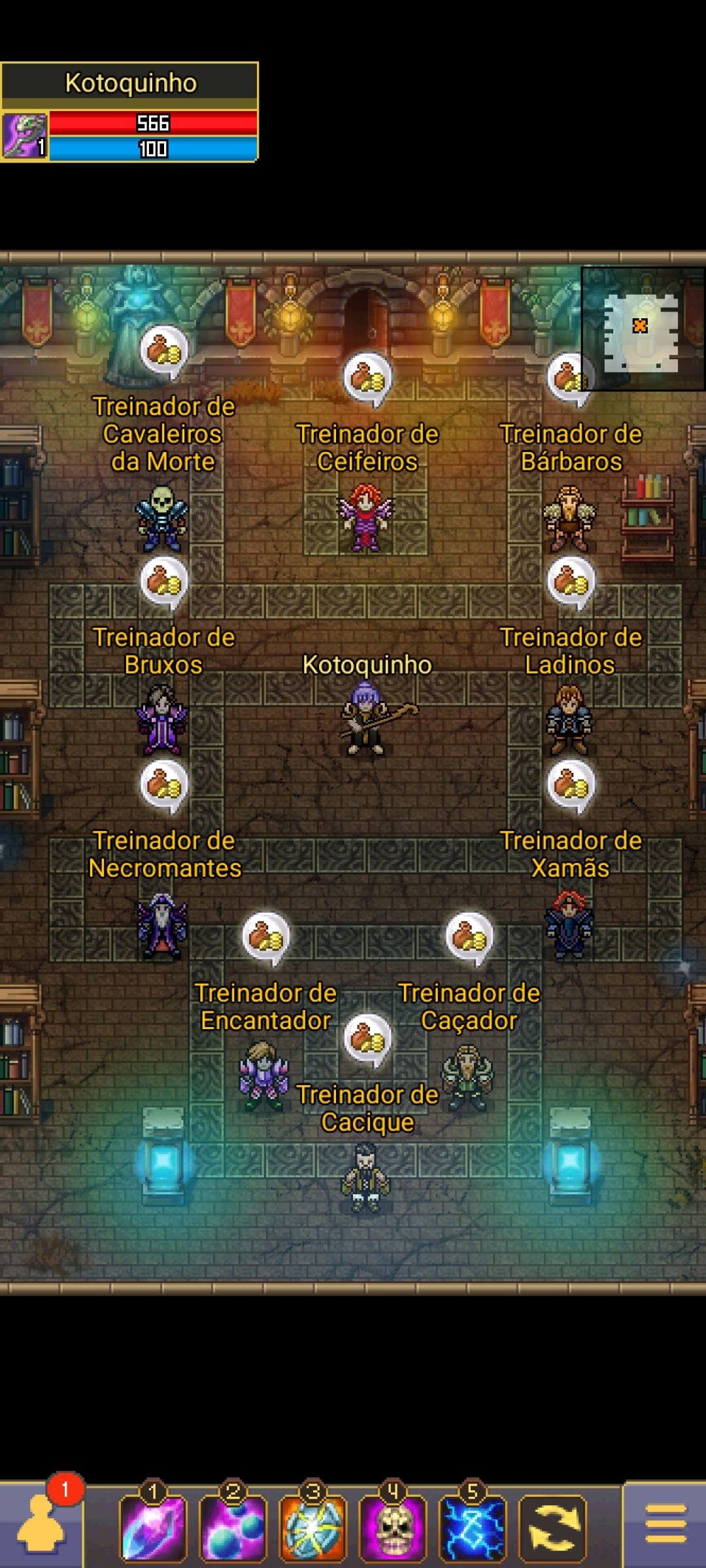Tap shop bubble above Treinador de Xamãs

coord(571,784)
